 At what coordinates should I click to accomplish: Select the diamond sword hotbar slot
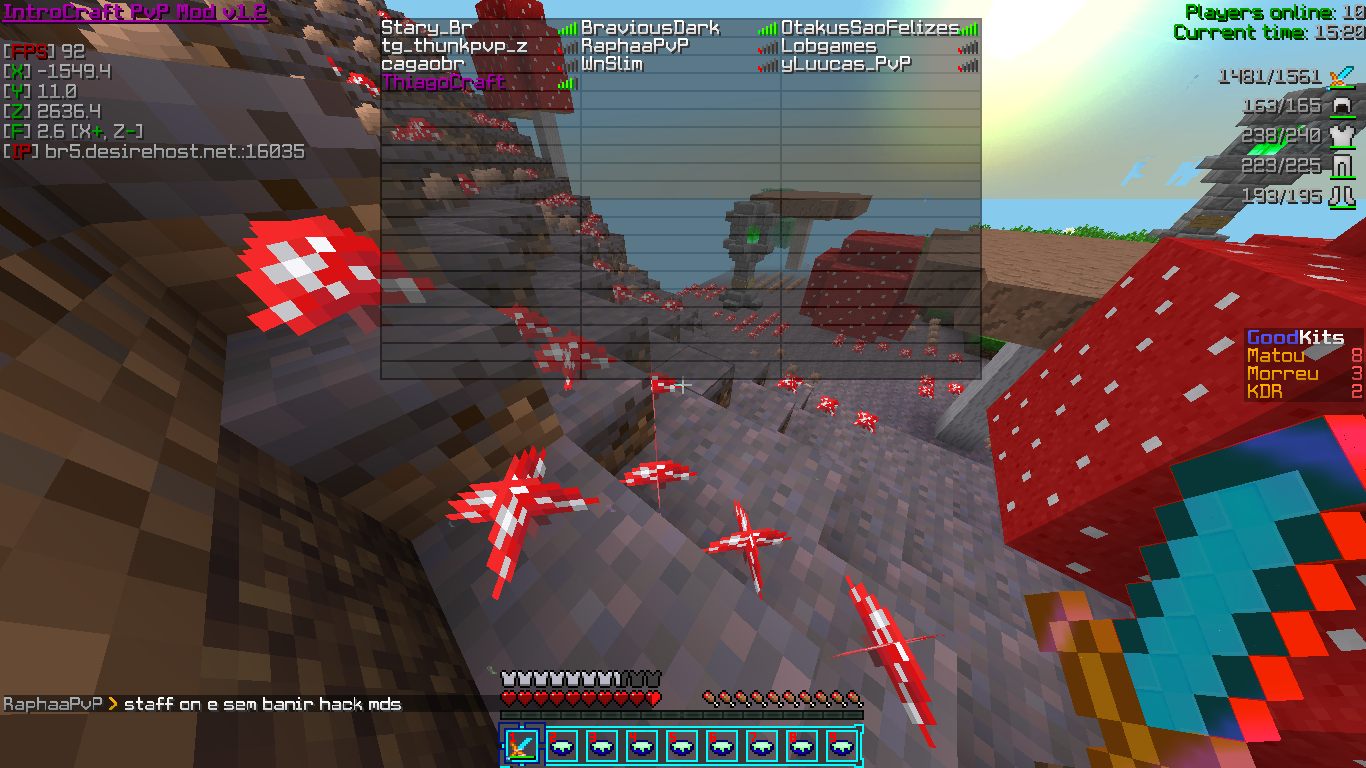coord(521,746)
